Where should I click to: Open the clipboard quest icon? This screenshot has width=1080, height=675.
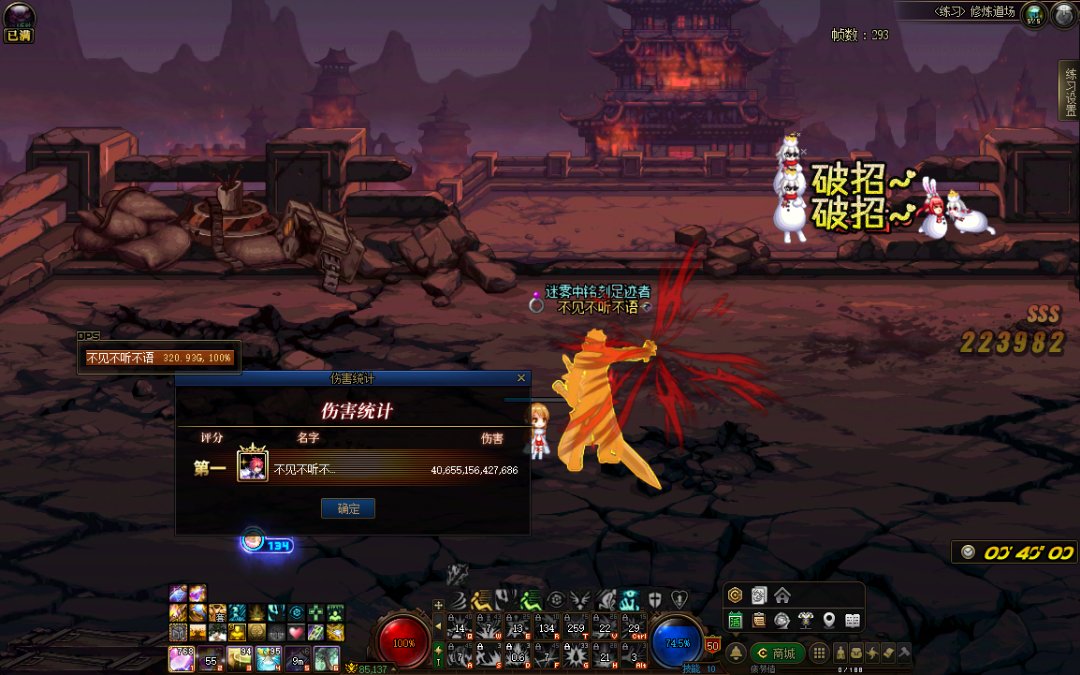click(x=758, y=621)
